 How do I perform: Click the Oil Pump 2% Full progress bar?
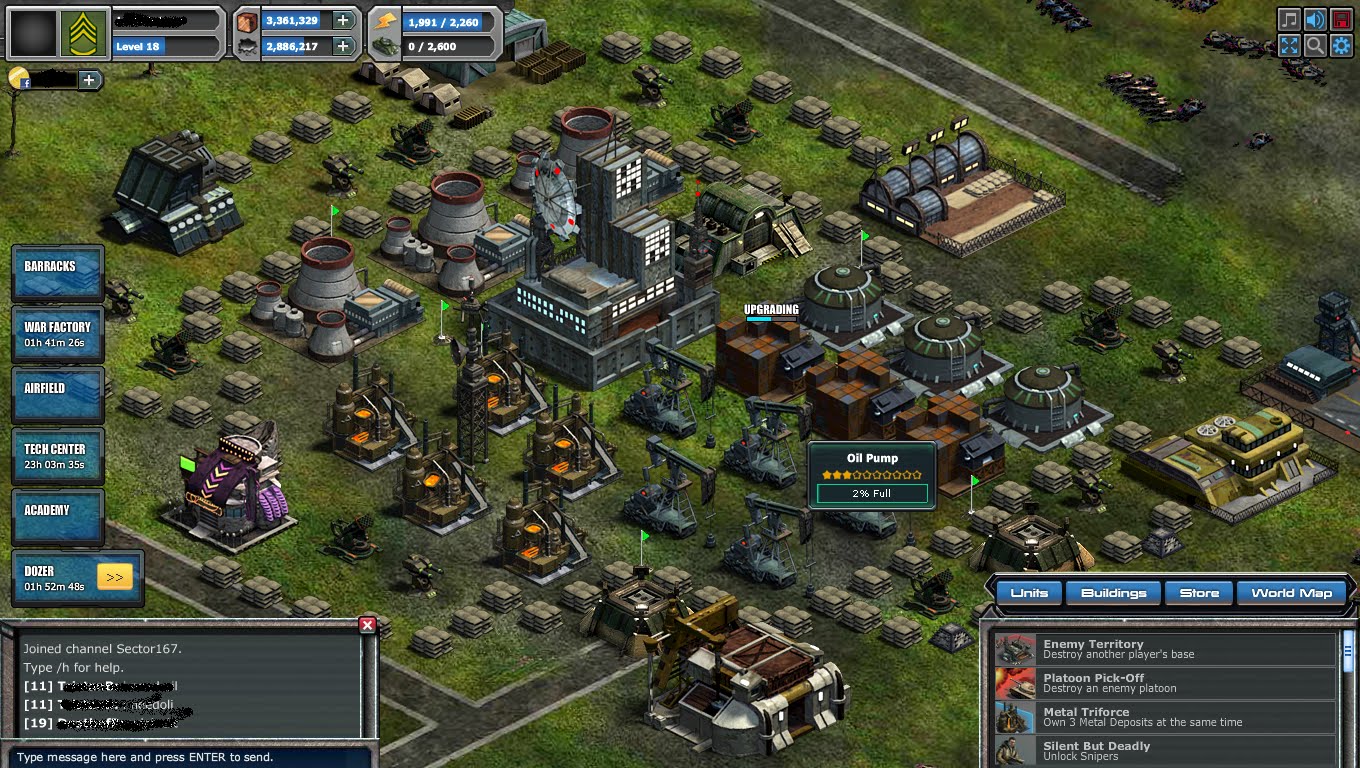[x=871, y=493]
